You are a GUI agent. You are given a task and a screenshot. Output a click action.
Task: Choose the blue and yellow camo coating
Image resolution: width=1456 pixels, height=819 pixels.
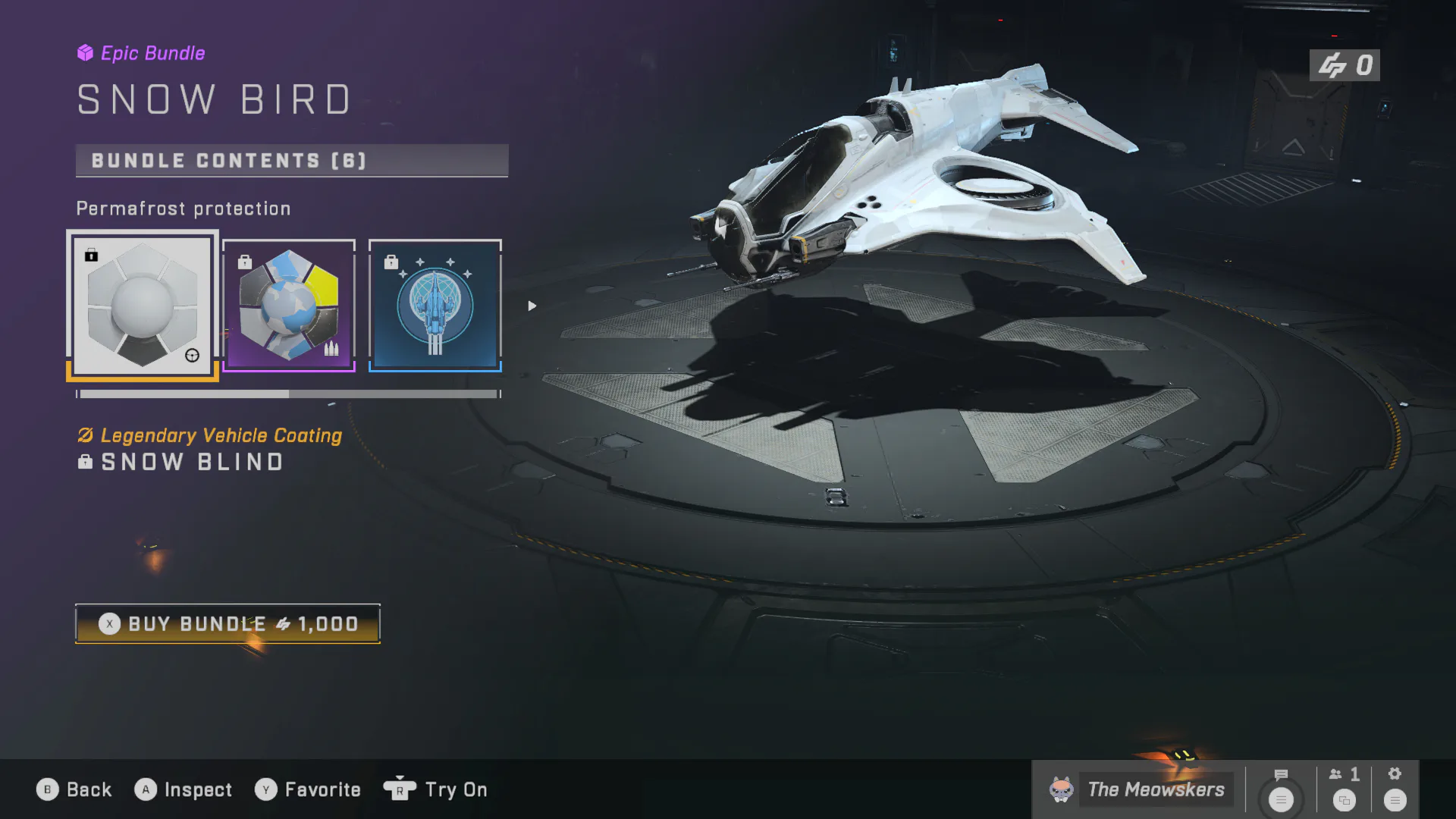[289, 305]
